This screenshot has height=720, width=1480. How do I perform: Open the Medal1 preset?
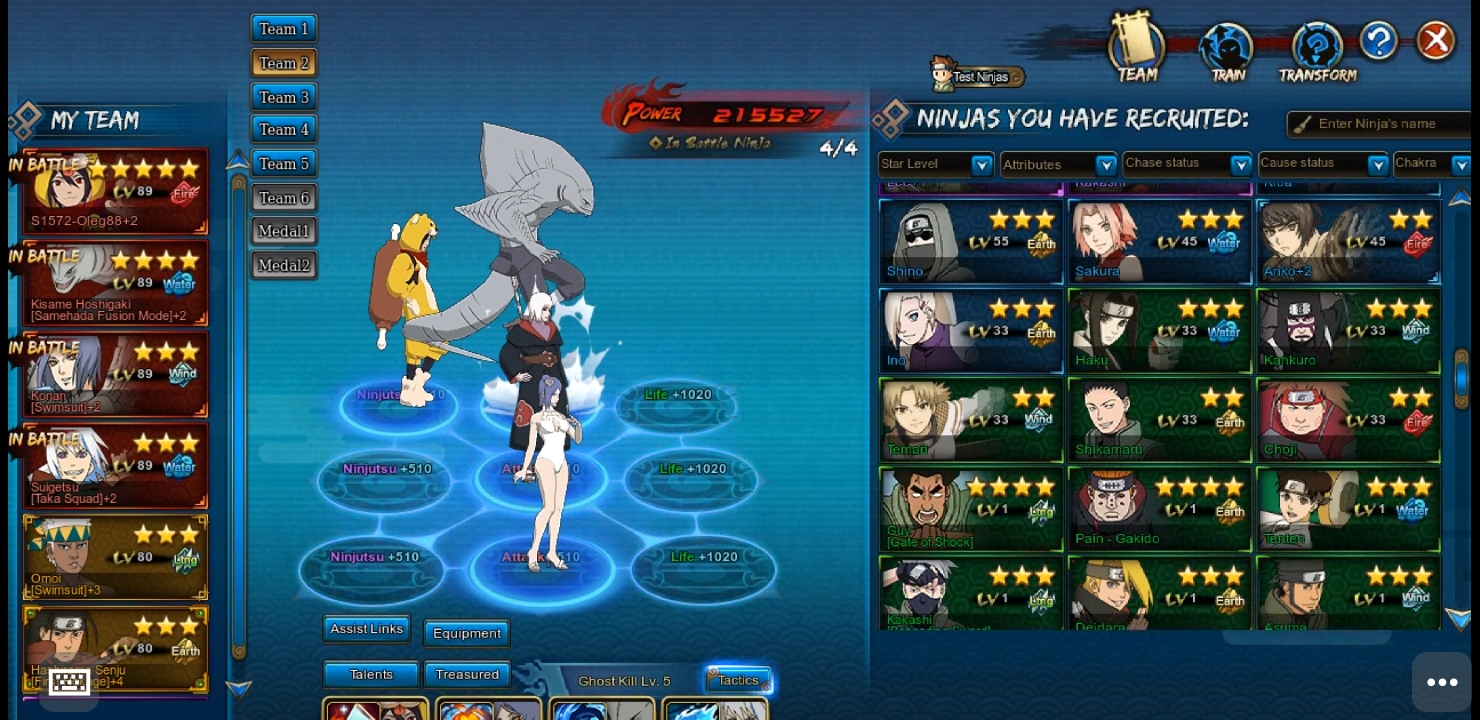coord(284,231)
